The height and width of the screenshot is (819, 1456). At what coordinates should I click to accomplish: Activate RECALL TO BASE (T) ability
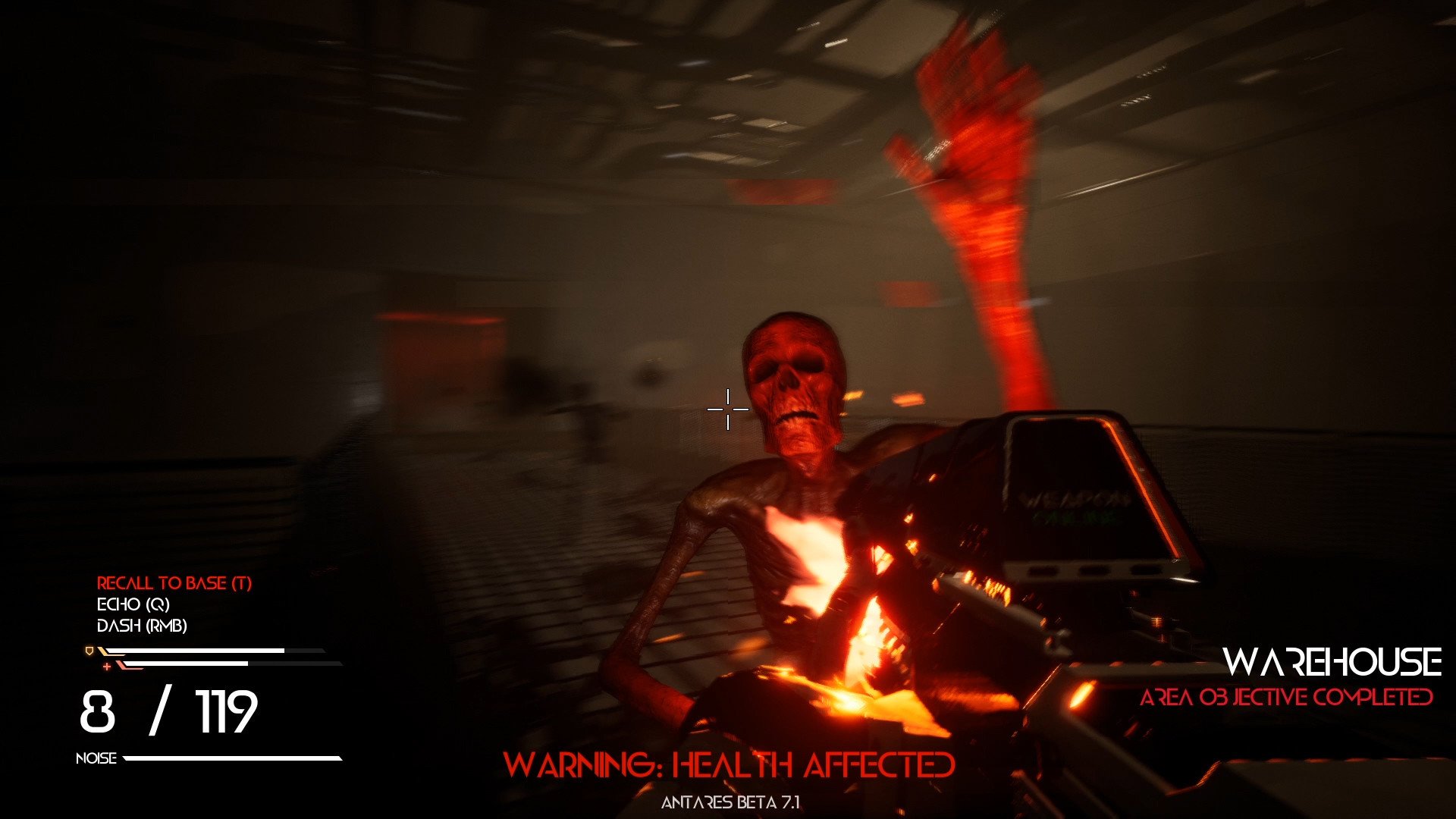click(174, 583)
